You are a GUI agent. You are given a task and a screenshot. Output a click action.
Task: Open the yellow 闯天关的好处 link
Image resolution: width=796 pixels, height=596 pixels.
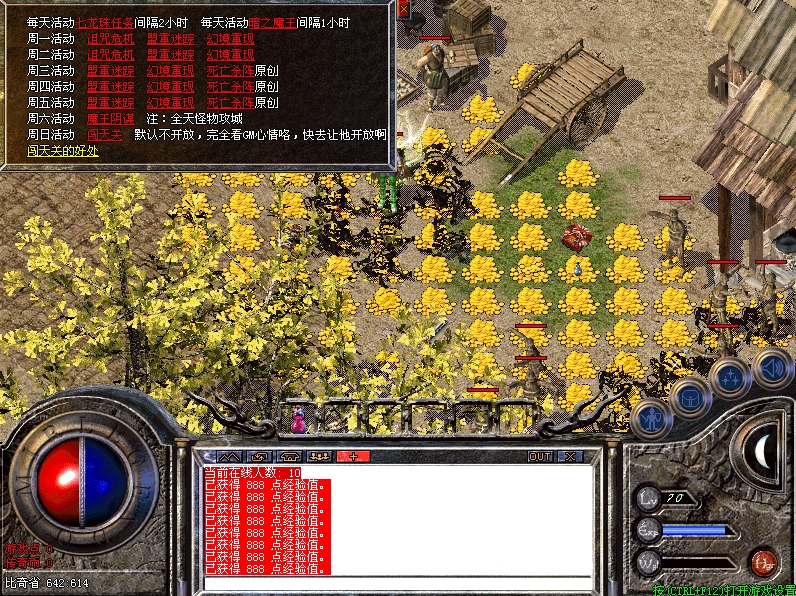tap(63, 150)
